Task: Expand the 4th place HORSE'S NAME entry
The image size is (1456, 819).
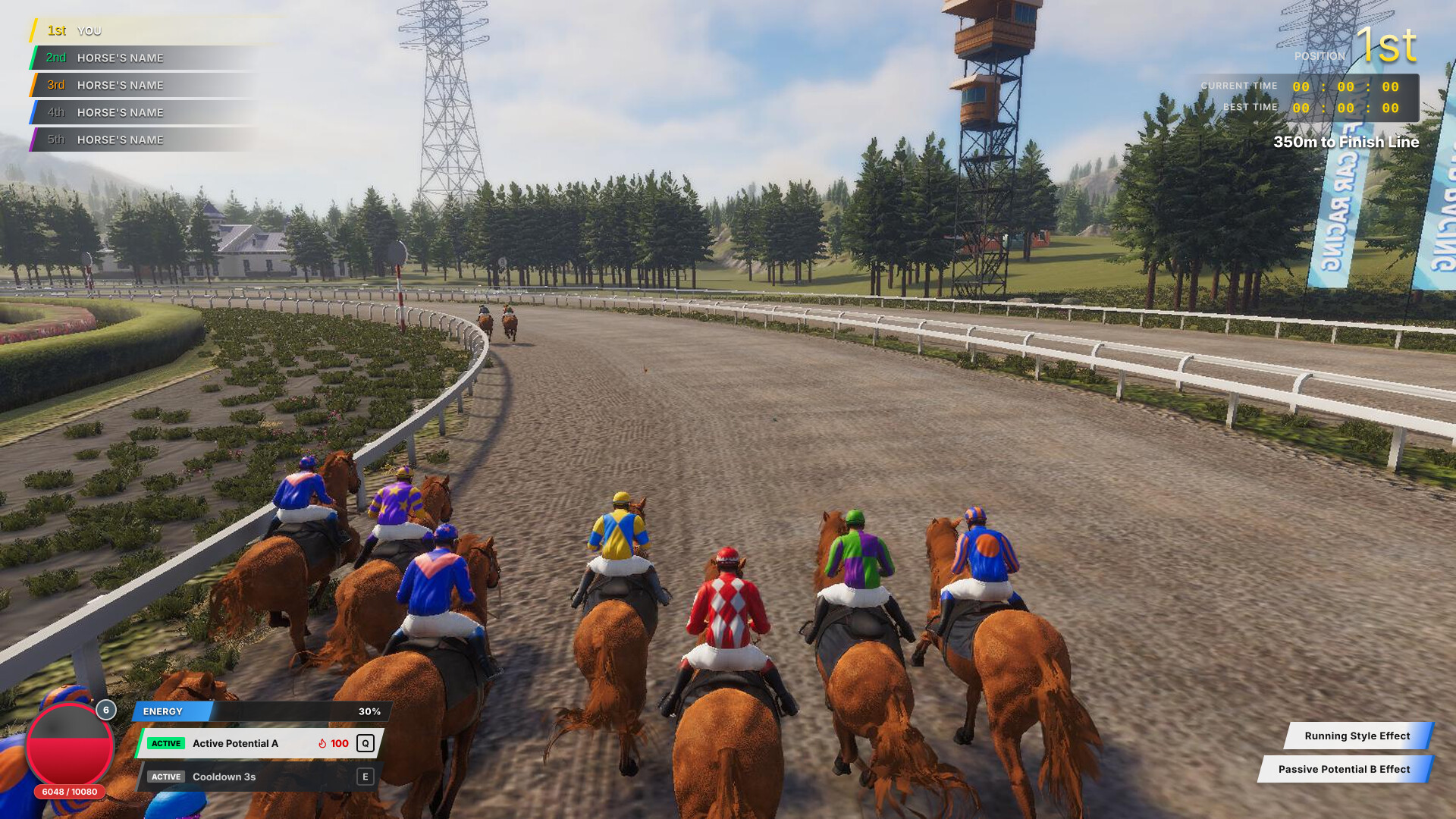Action: point(121,111)
